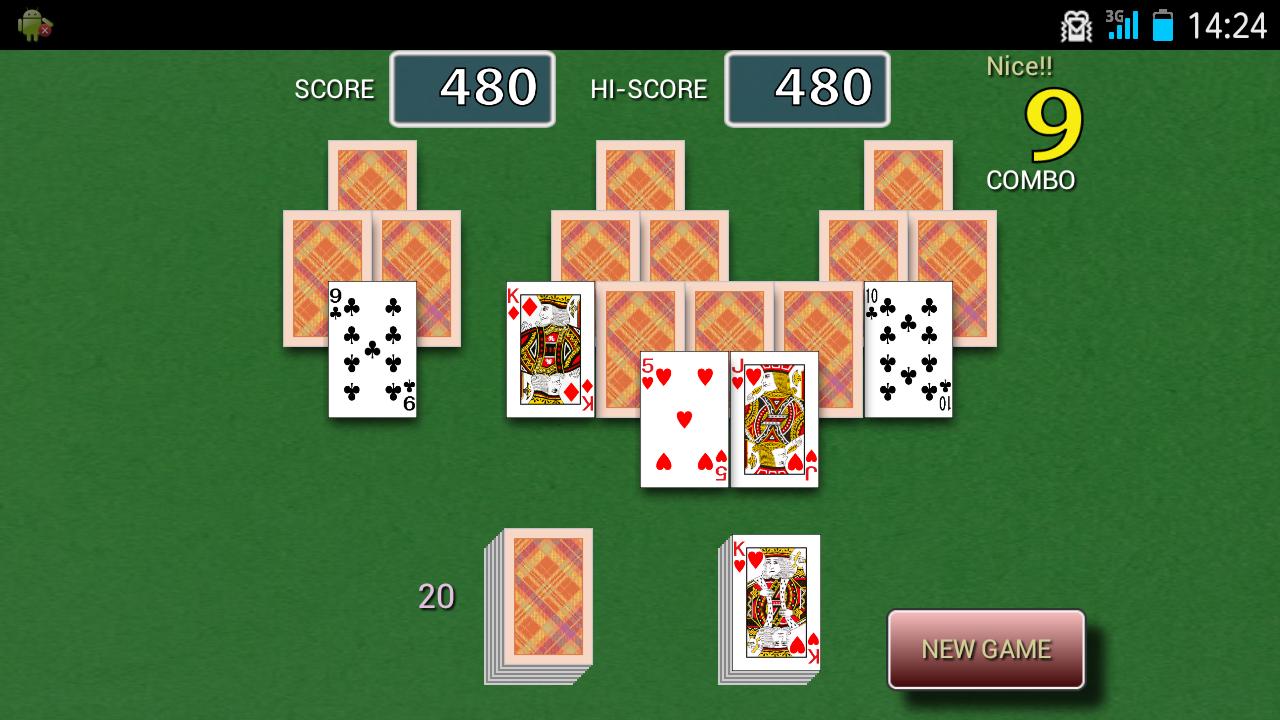Select the Five of Hearts card
Screen dimensions: 1280x720
[x=684, y=418]
